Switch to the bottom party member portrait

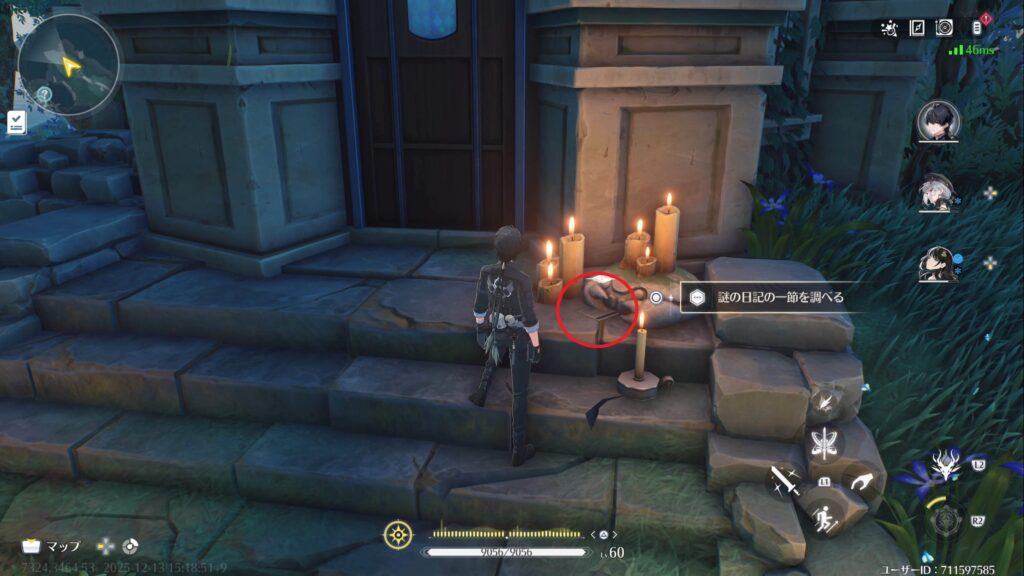(x=938, y=264)
